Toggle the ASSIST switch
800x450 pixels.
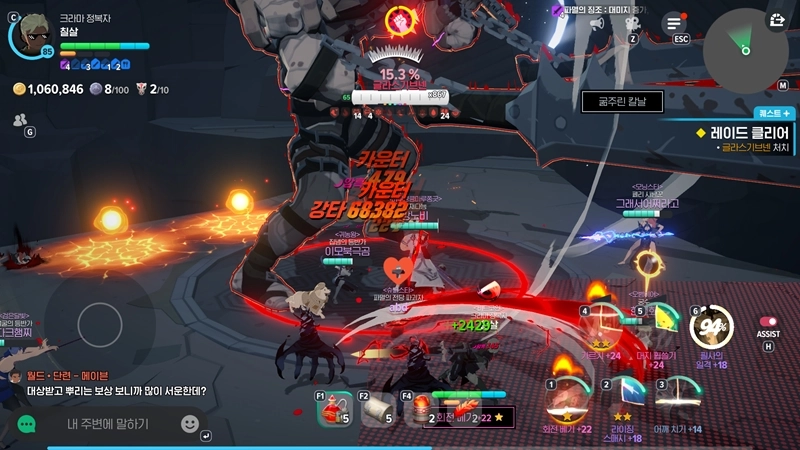(768, 322)
